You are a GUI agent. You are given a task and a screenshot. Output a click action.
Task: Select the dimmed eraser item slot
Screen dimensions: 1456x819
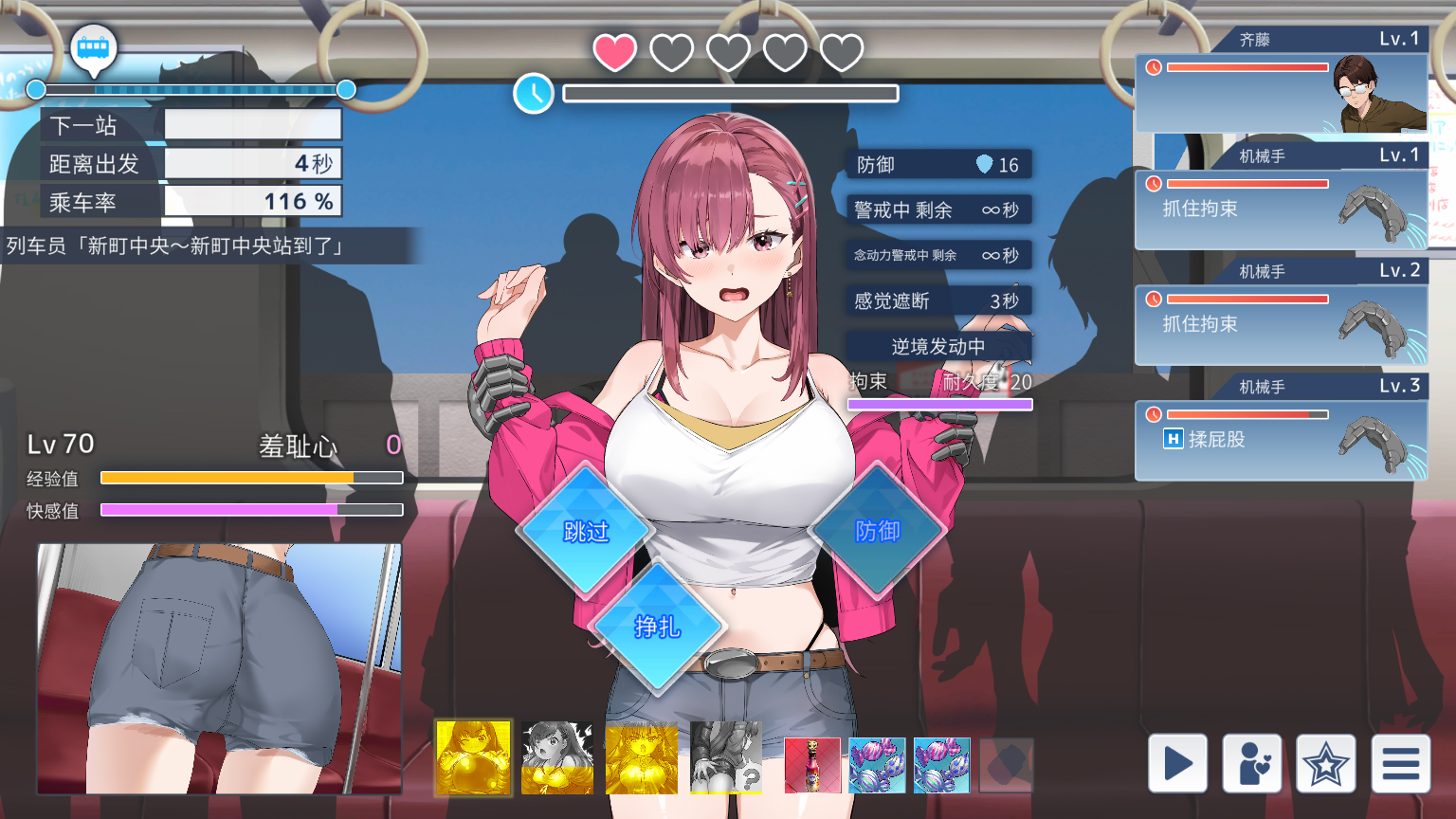pos(1006,765)
